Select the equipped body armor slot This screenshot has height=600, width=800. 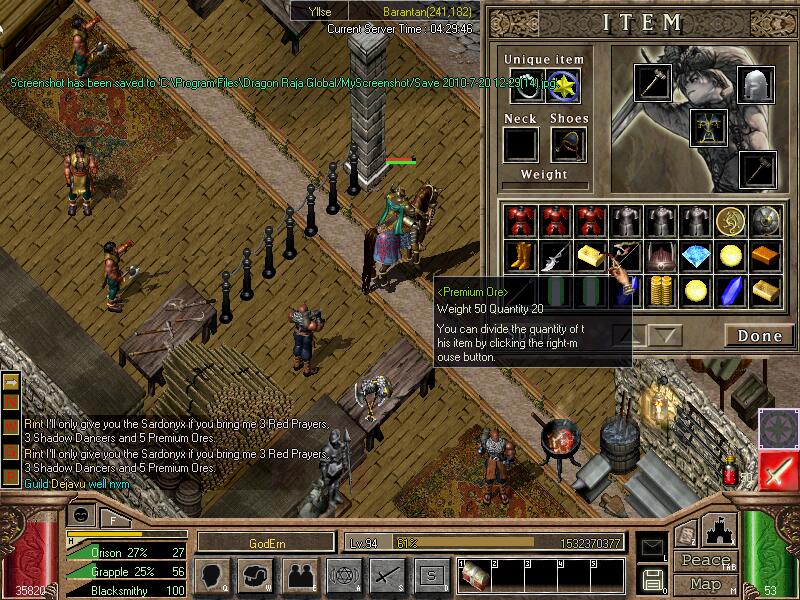708,127
